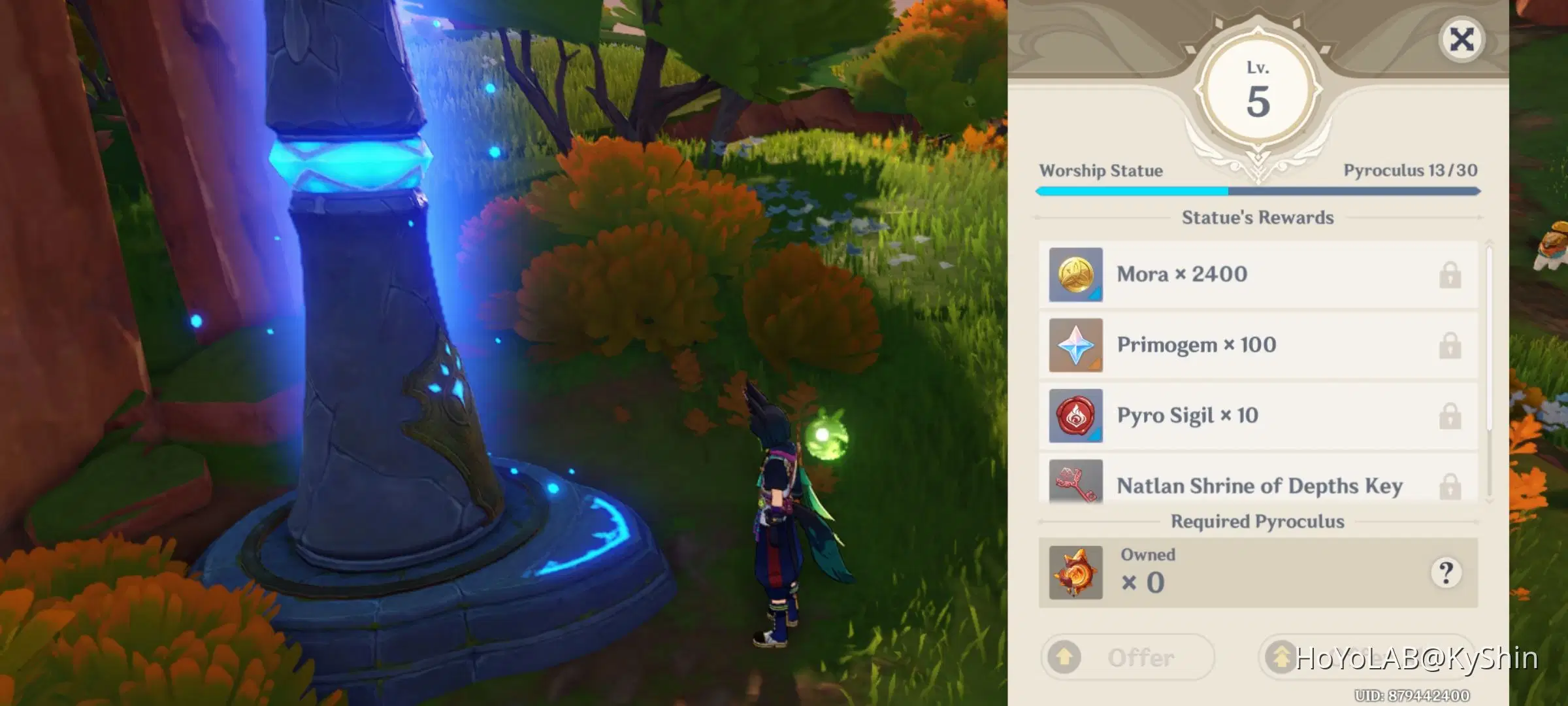The width and height of the screenshot is (1568, 706).
Task: Click the Mora reward icon
Action: pyautogui.click(x=1075, y=275)
